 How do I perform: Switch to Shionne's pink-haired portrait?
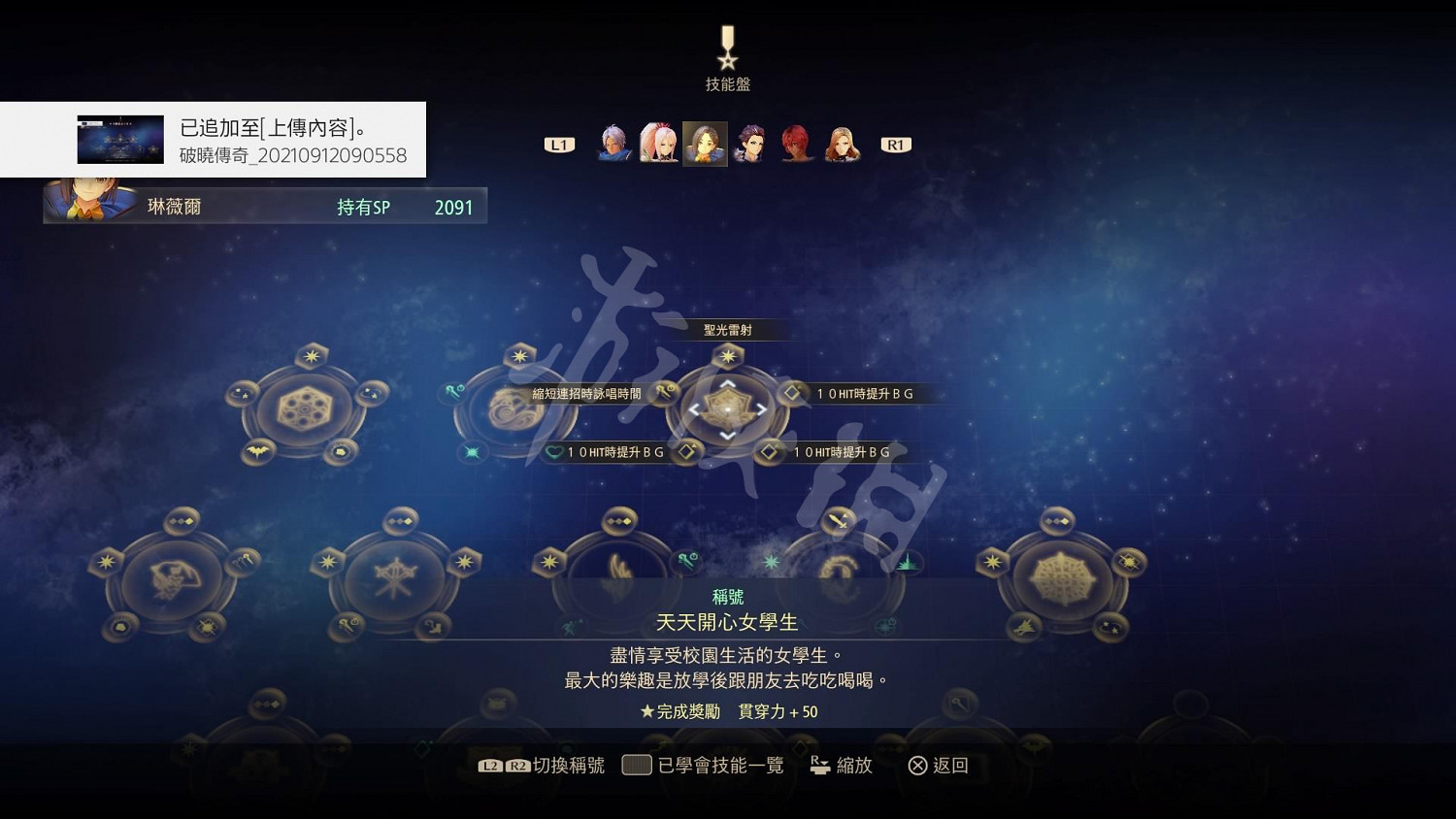click(658, 143)
